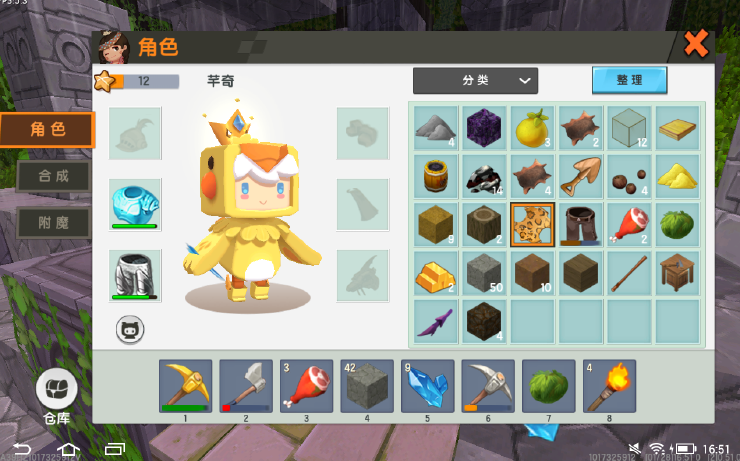Sort the backpack with the 整理 button

(x=629, y=80)
